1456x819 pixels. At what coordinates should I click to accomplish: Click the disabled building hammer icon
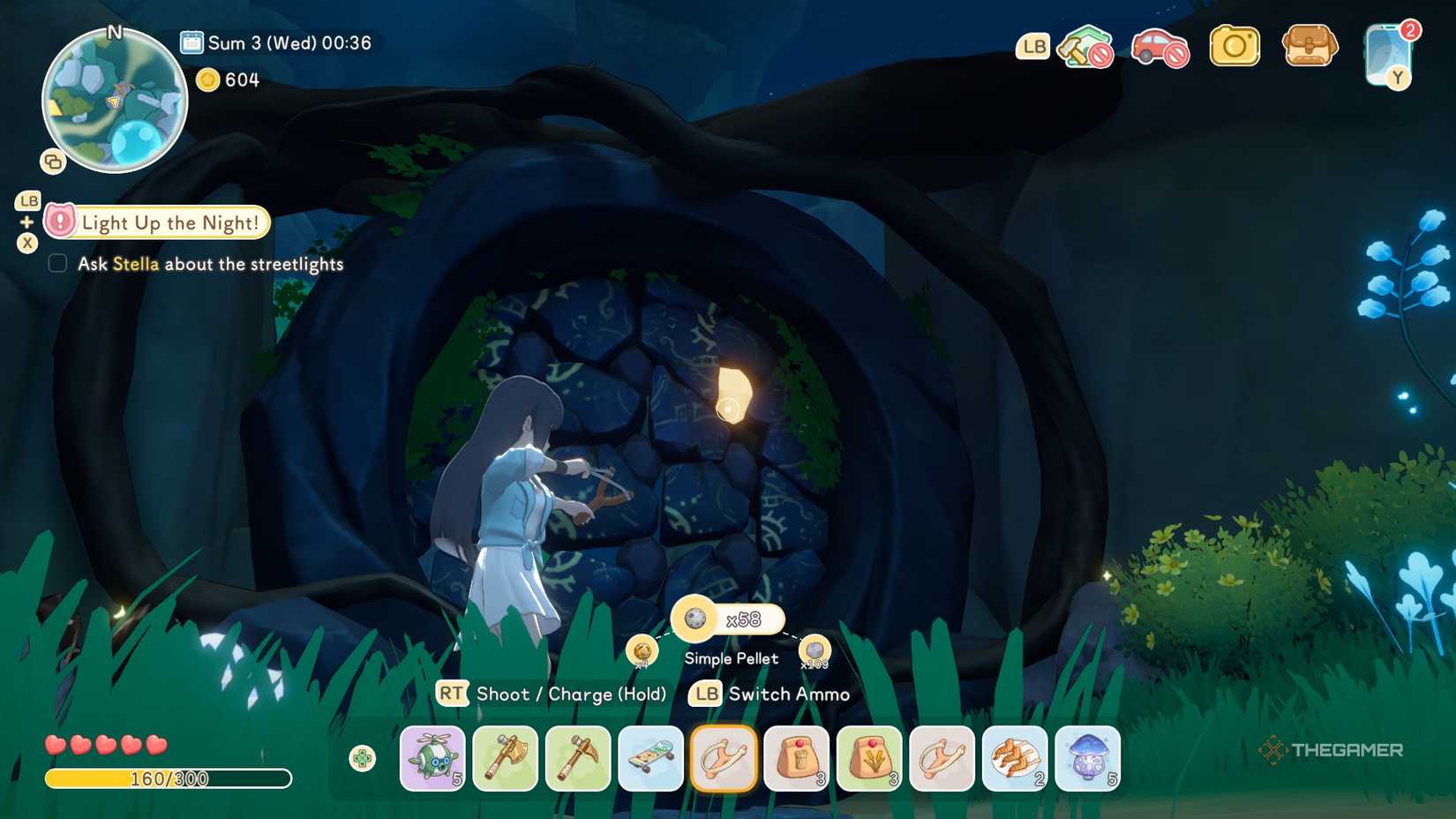coord(1084,46)
